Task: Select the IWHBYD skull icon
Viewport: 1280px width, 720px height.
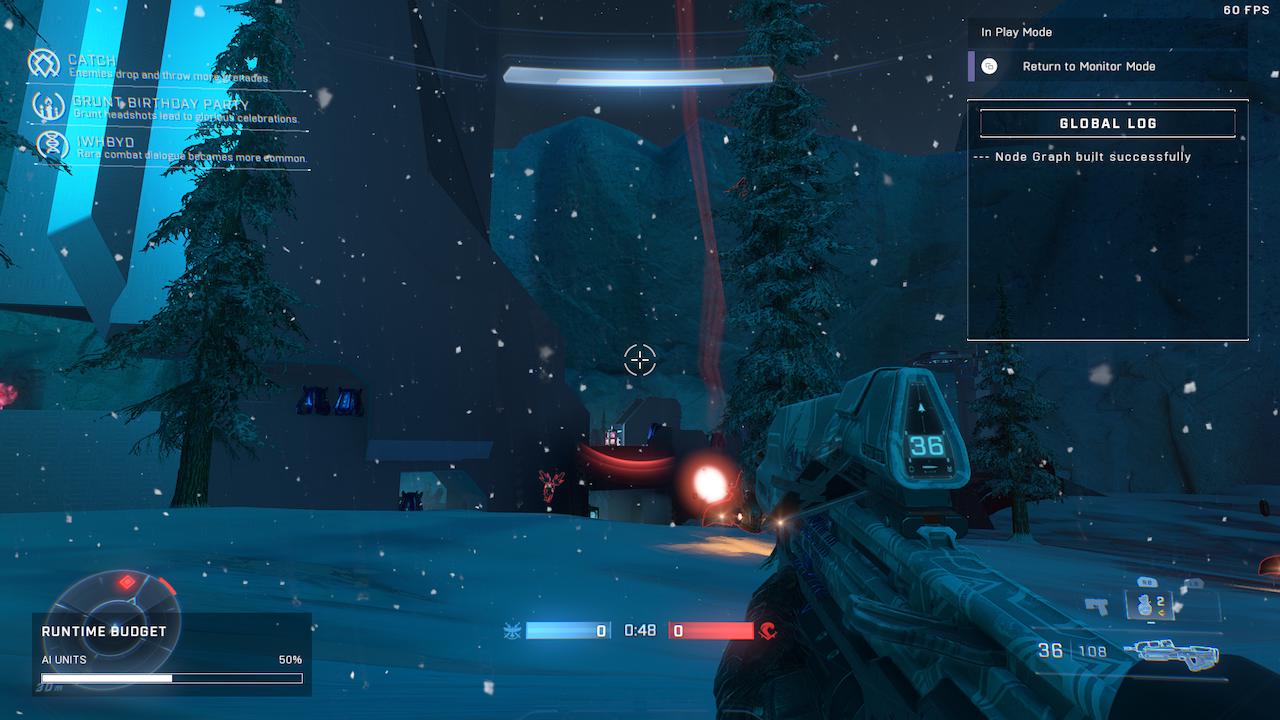Action: (x=51, y=146)
